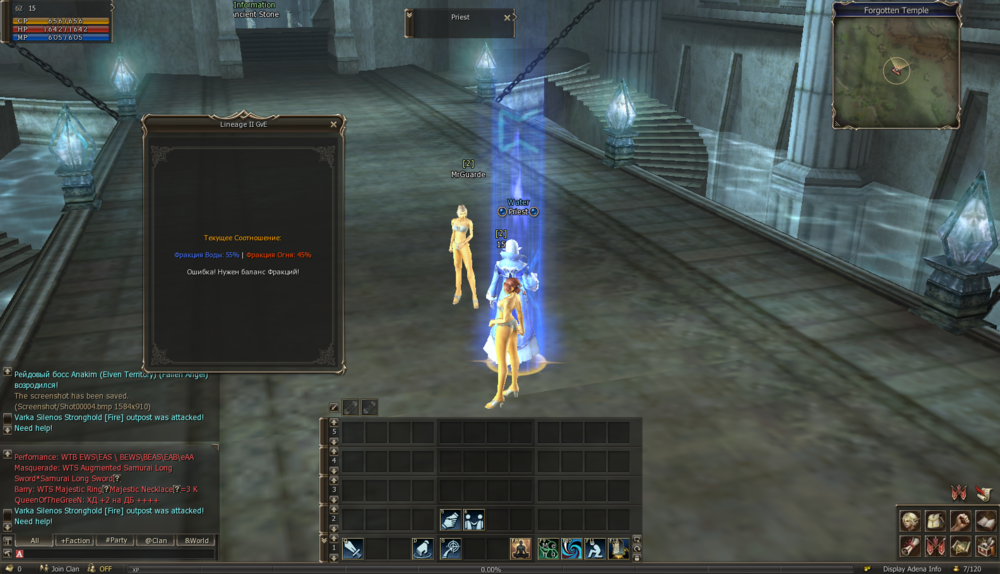This screenshot has width=1000, height=574.
Task: Open the Forgotten Temple minimap
Action: coord(896,66)
